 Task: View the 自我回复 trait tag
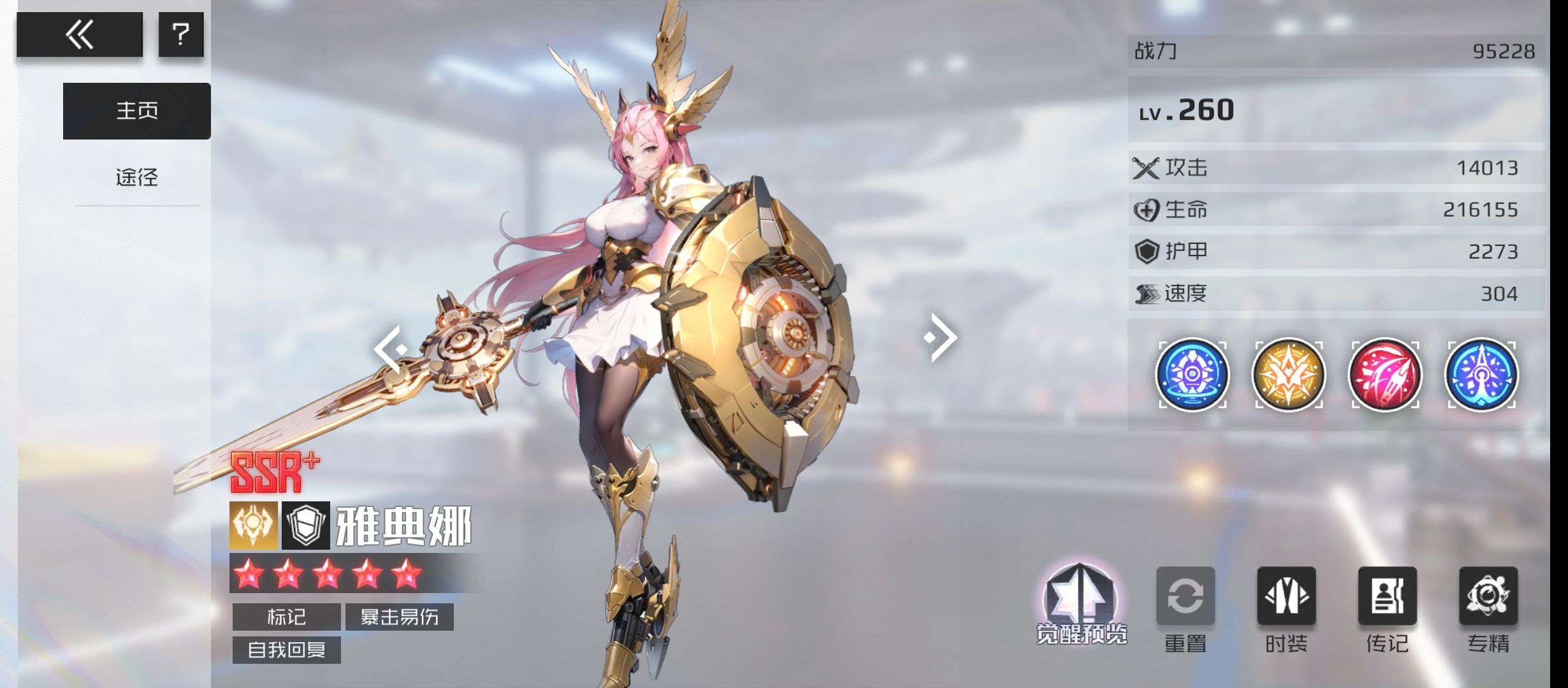tap(286, 650)
